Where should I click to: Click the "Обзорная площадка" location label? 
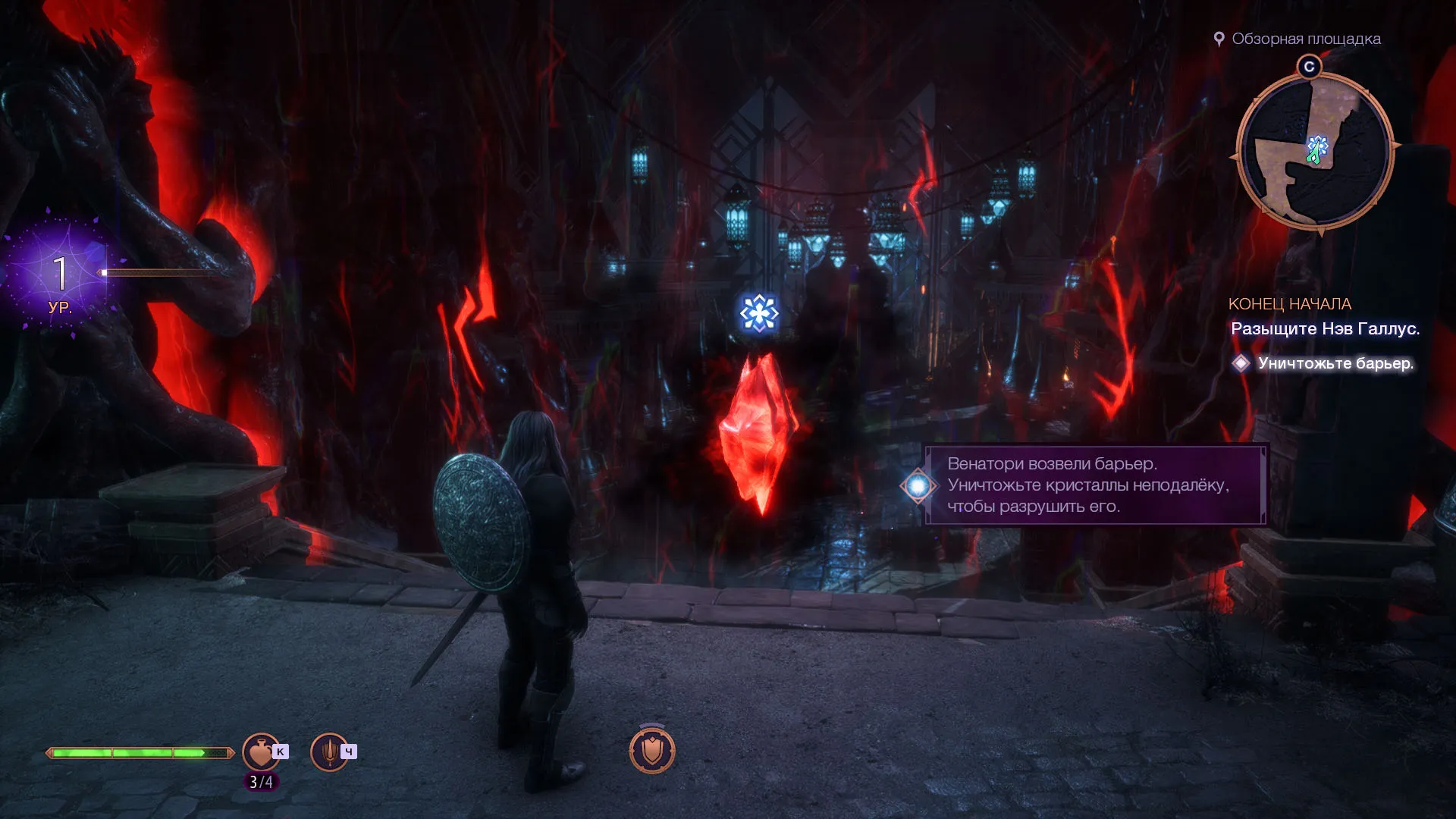(x=1305, y=39)
